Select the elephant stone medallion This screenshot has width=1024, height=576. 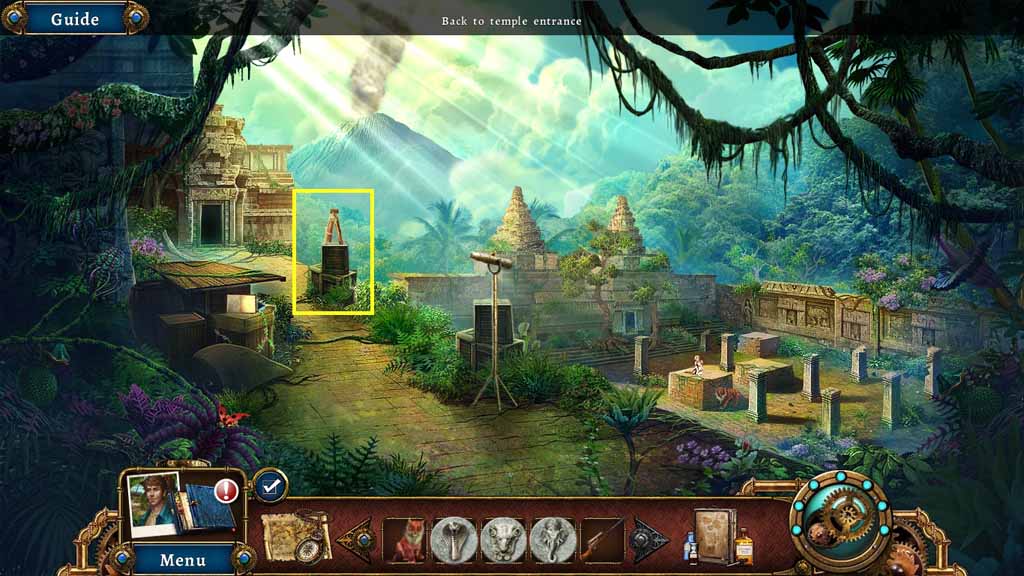pos(553,540)
